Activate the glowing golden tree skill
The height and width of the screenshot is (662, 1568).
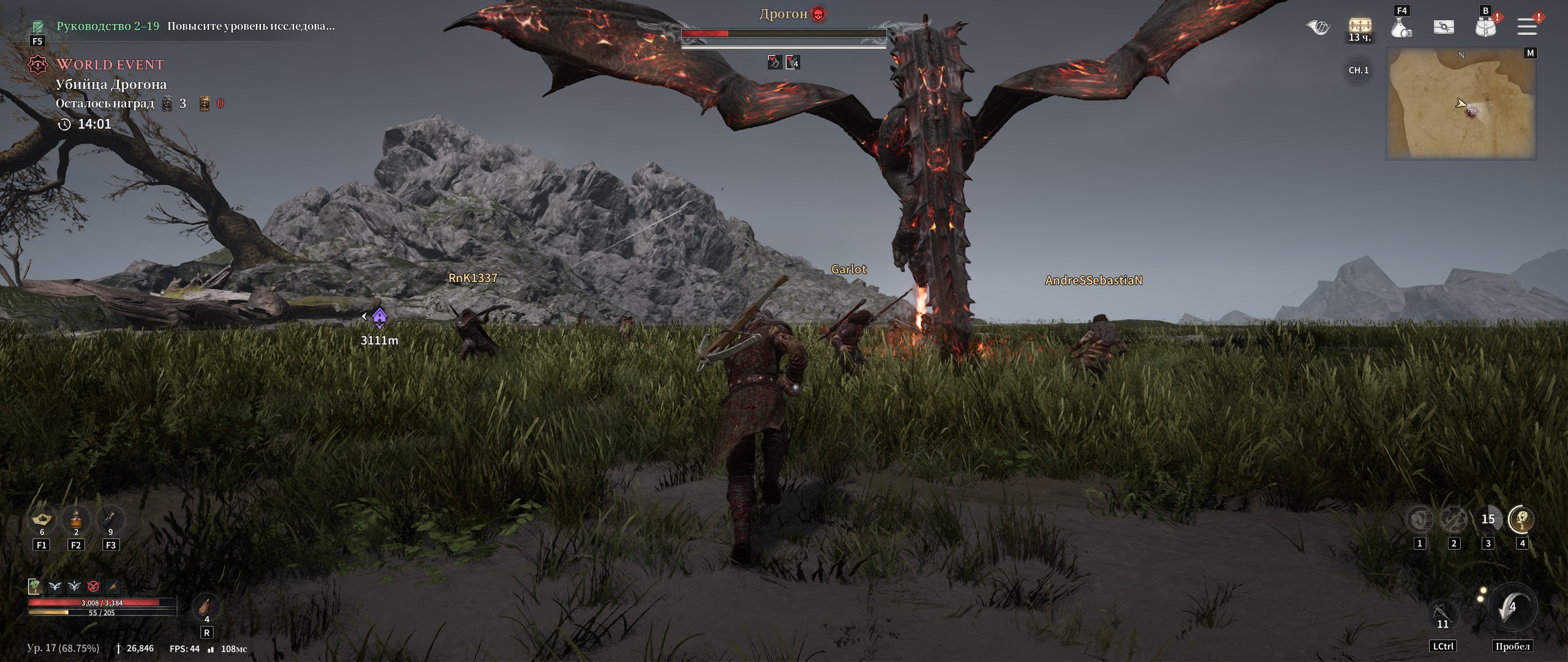tap(1521, 520)
